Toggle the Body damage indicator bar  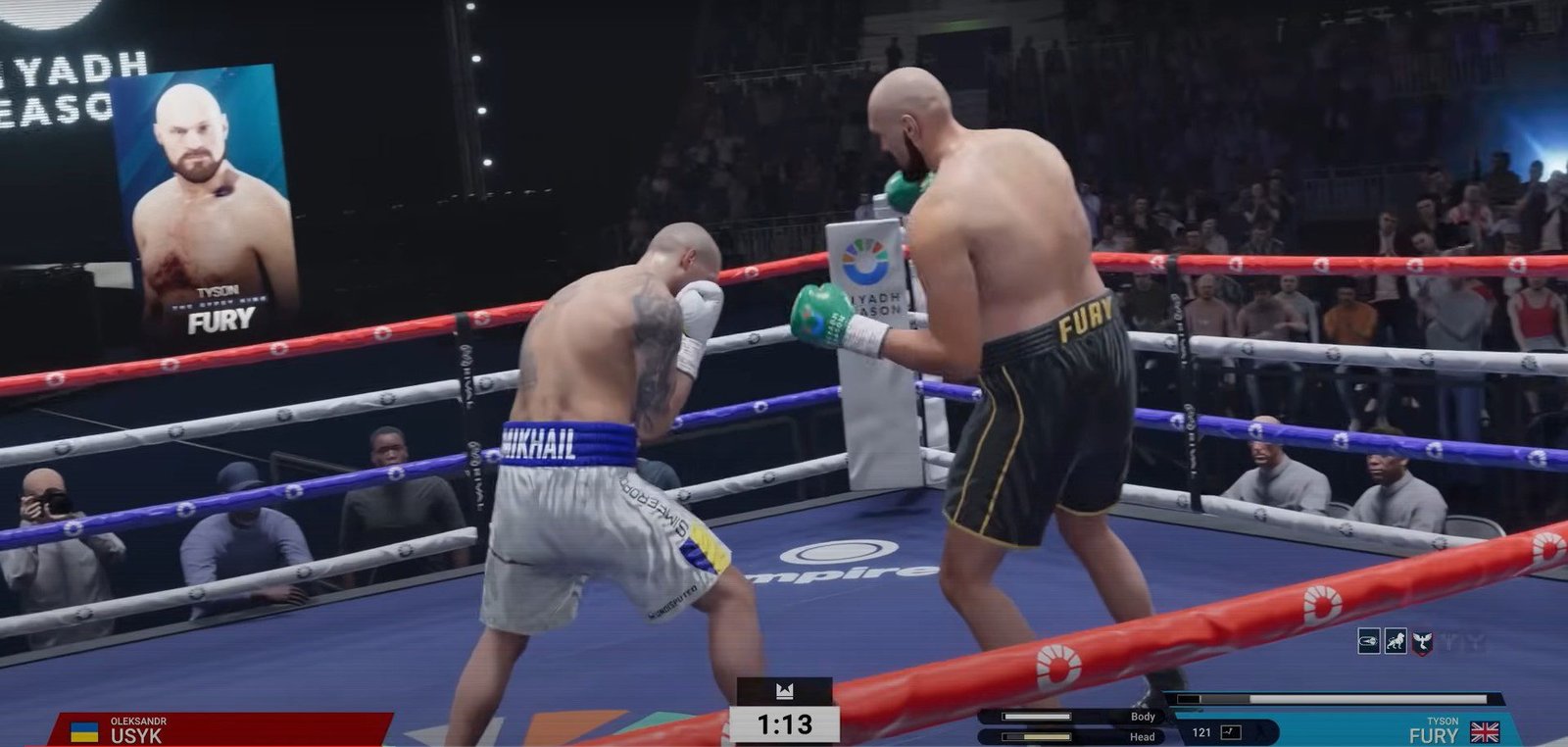click(1037, 717)
